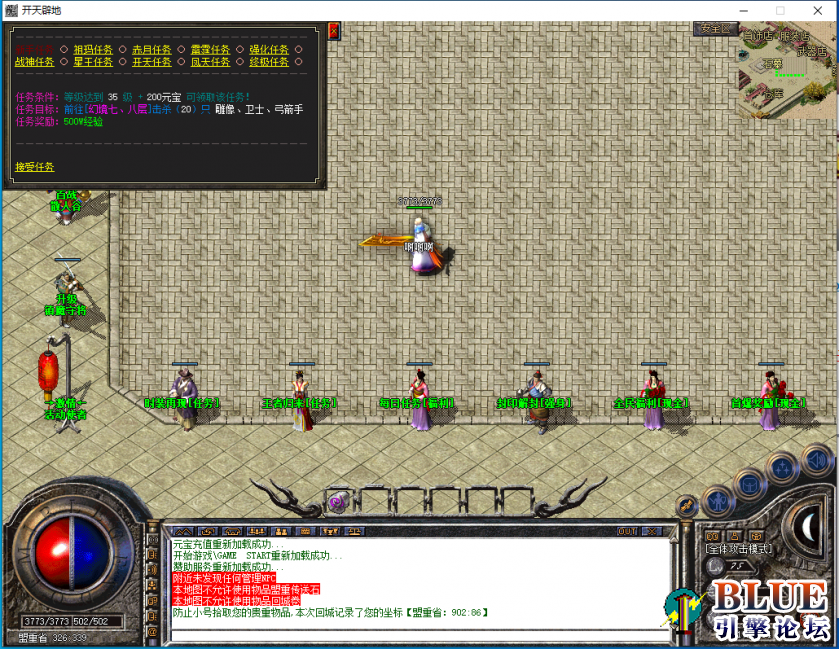The height and width of the screenshot is (649, 839).
Task: Open the 终极任务 quest entry
Action: point(269,61)
